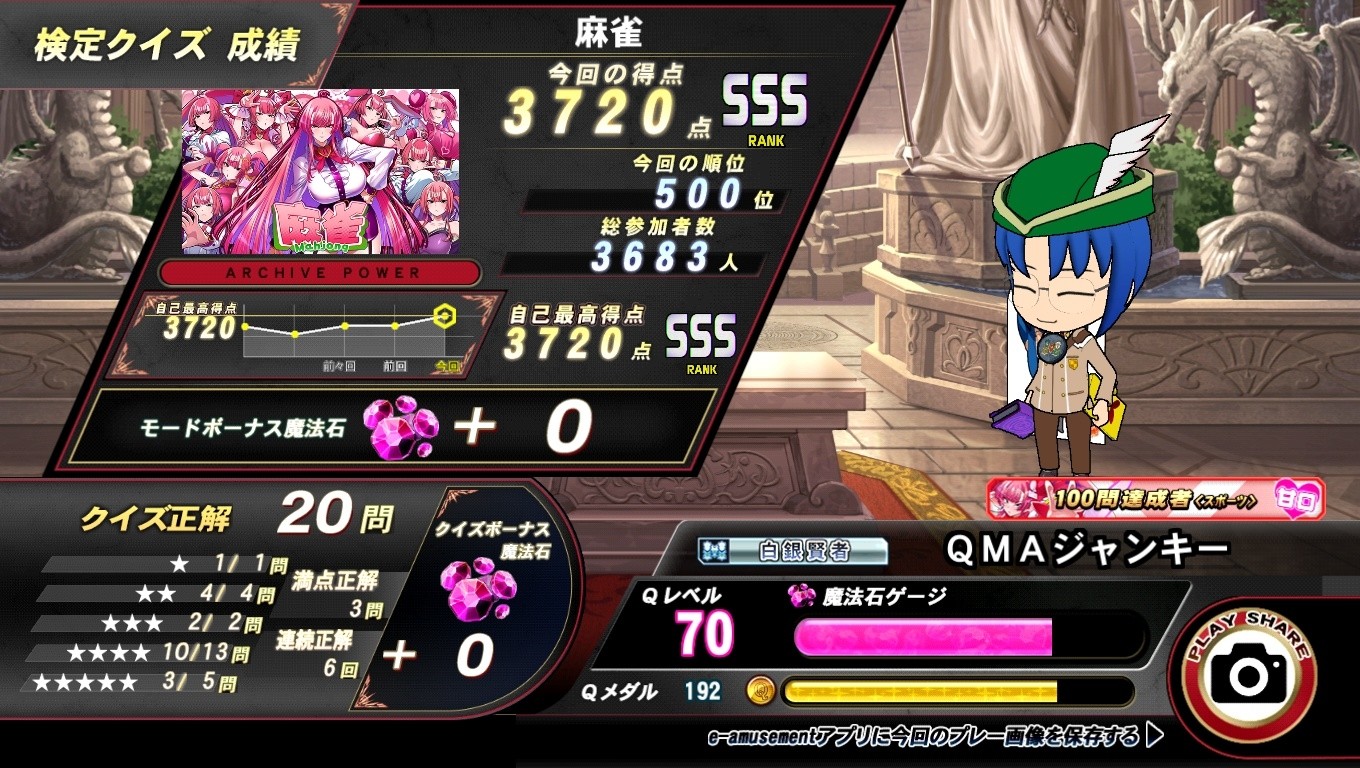Select the 麻雀 quiz title header
This screenshot has height=768, width=1360.
[x=606, y=28]
